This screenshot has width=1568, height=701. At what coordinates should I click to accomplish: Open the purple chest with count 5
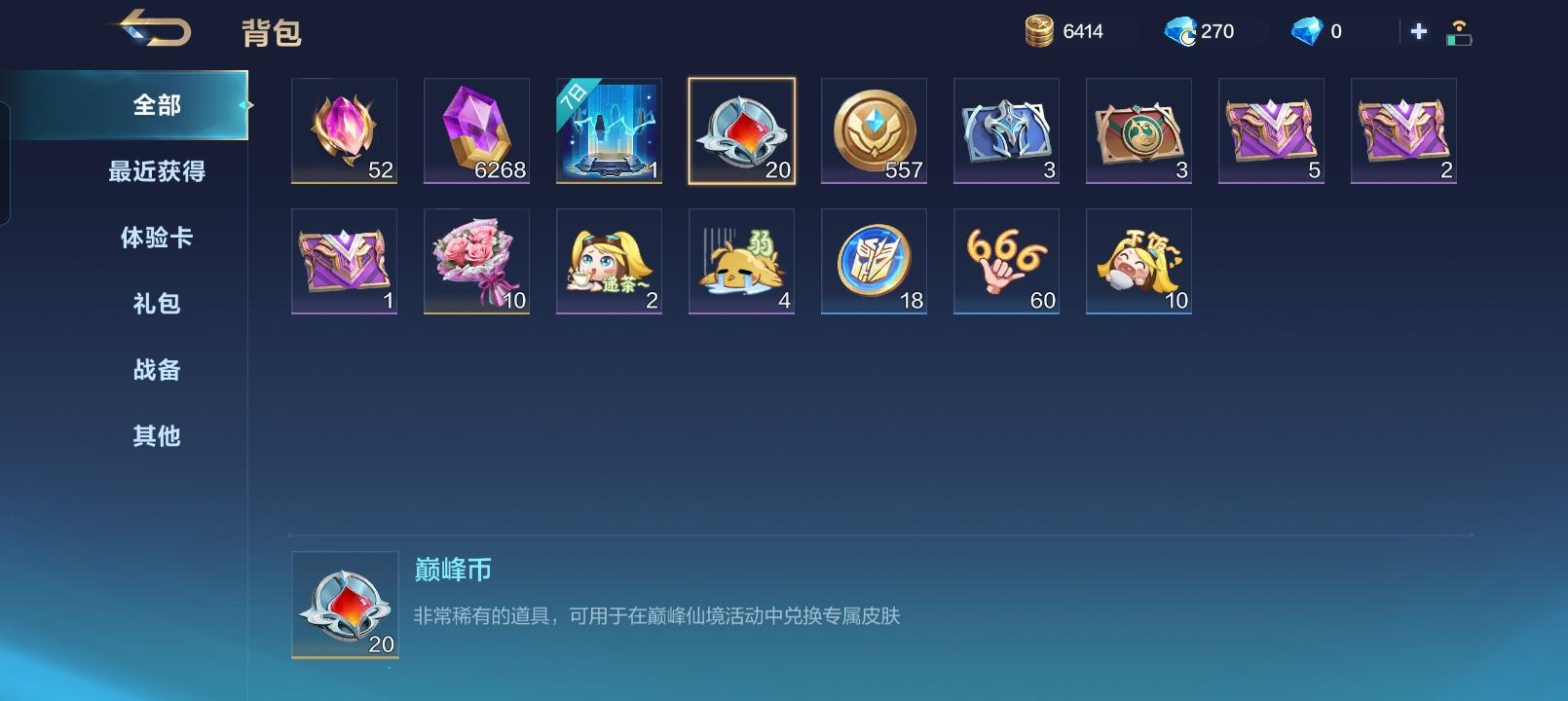click(x=1271, y=131)
